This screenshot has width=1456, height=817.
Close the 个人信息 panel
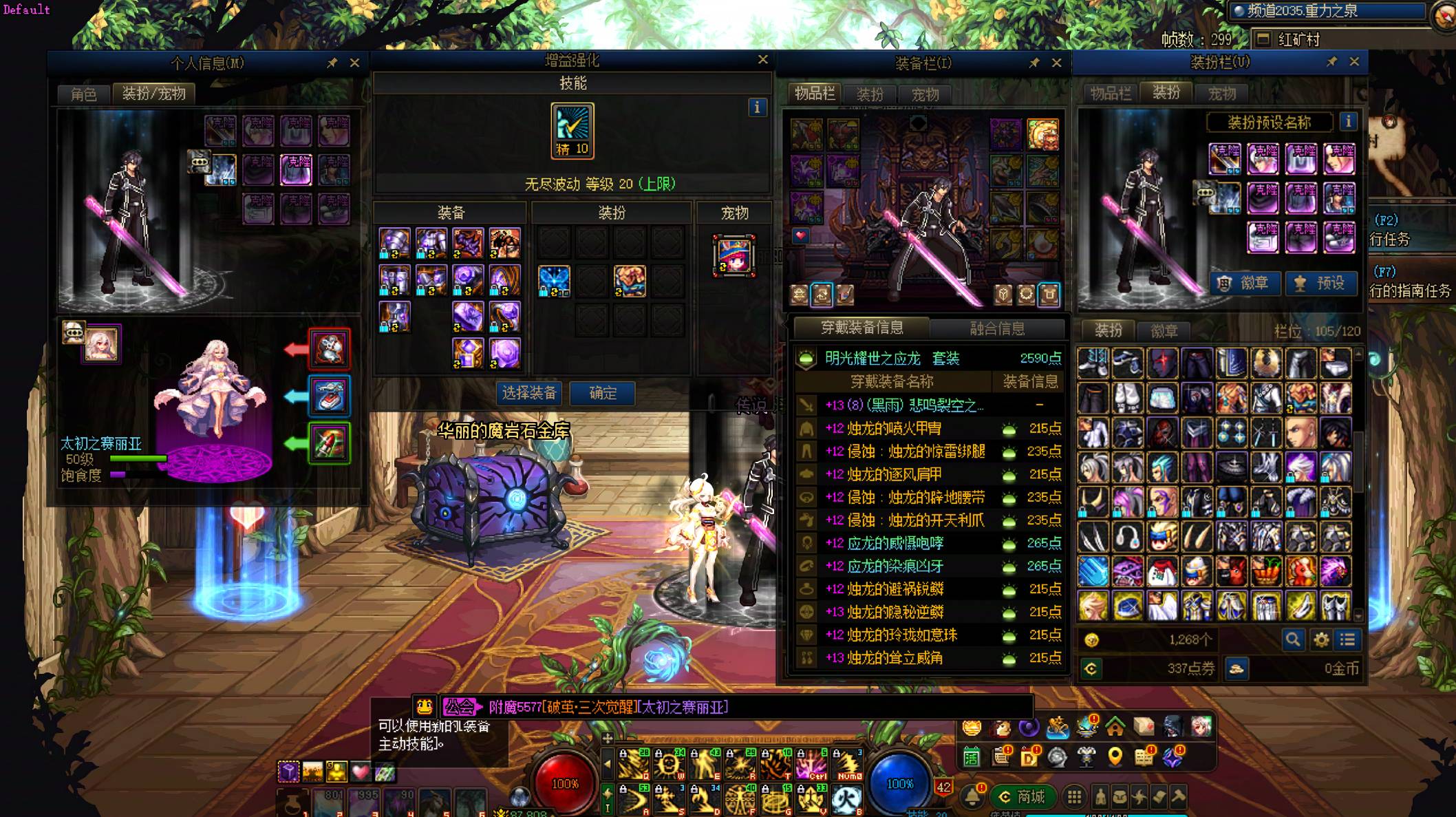coord(354,63)
